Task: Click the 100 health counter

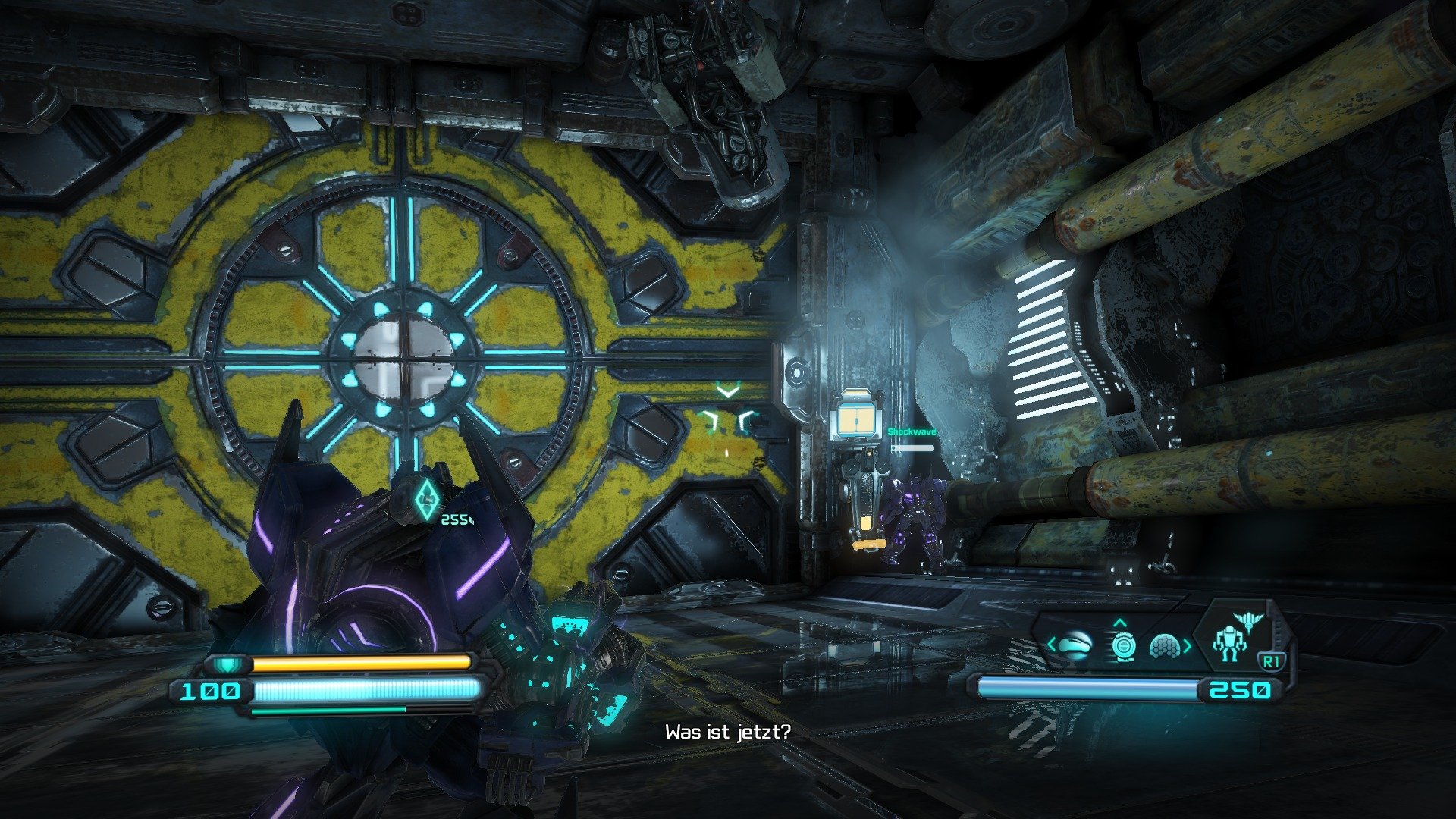Action: pyautogui.click(x=210, y=691)
